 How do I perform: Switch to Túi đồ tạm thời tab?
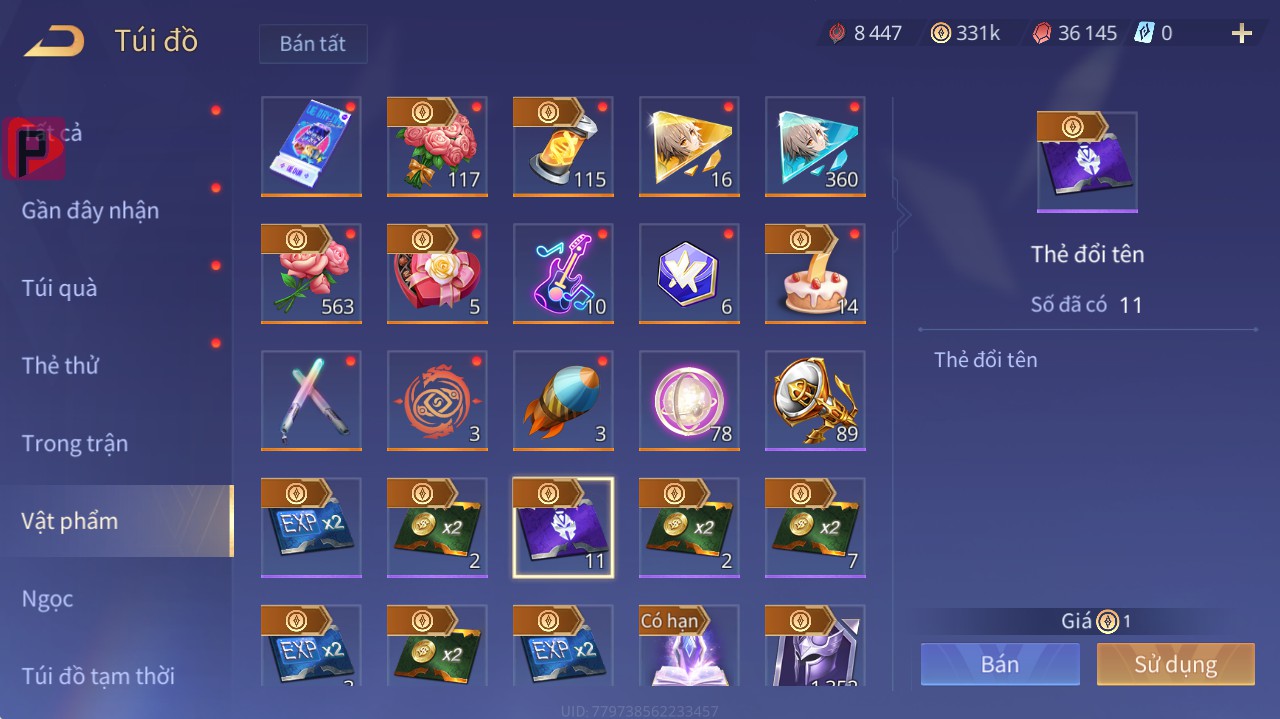(98, 676)
